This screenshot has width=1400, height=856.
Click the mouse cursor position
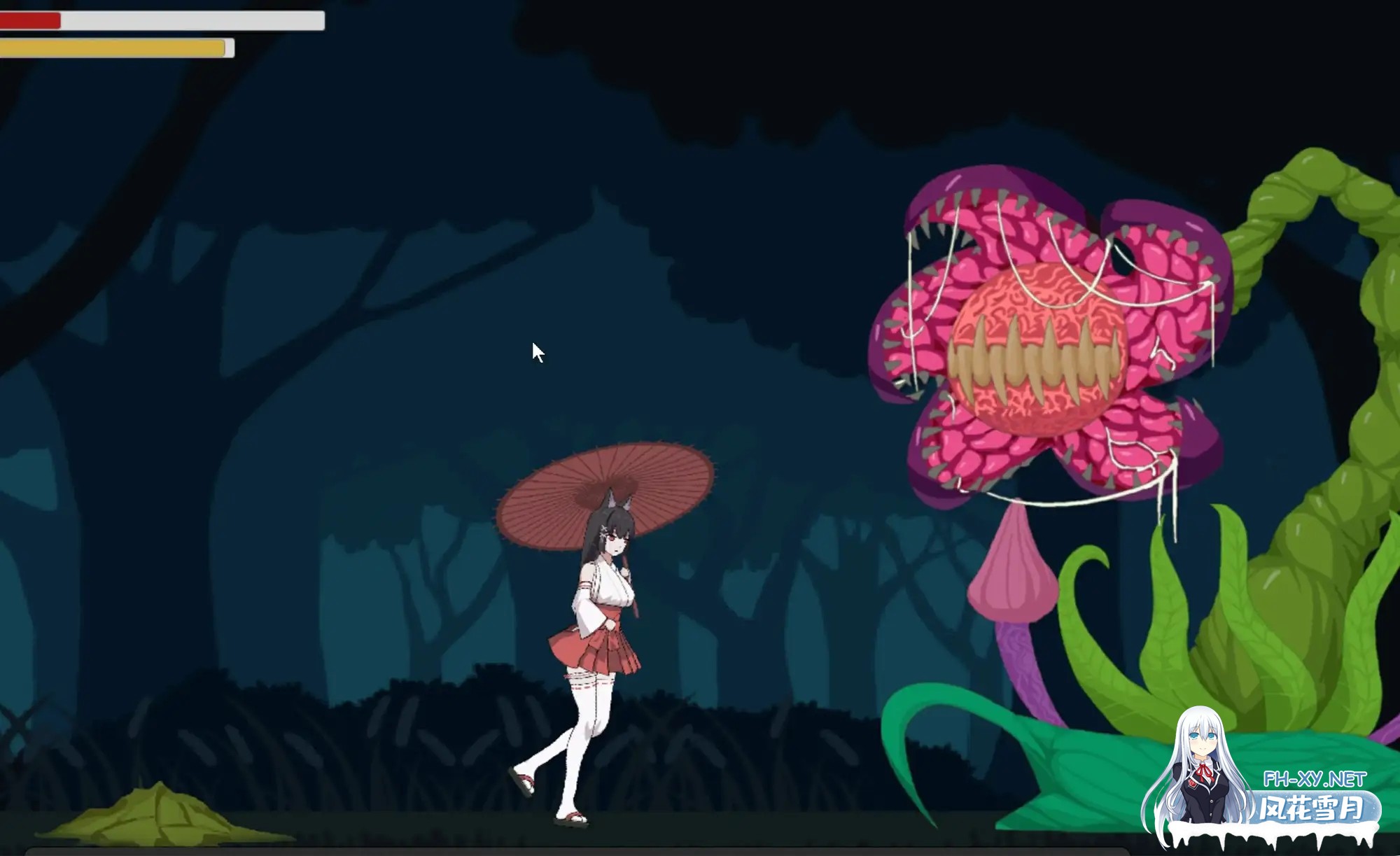pos(536,348)
